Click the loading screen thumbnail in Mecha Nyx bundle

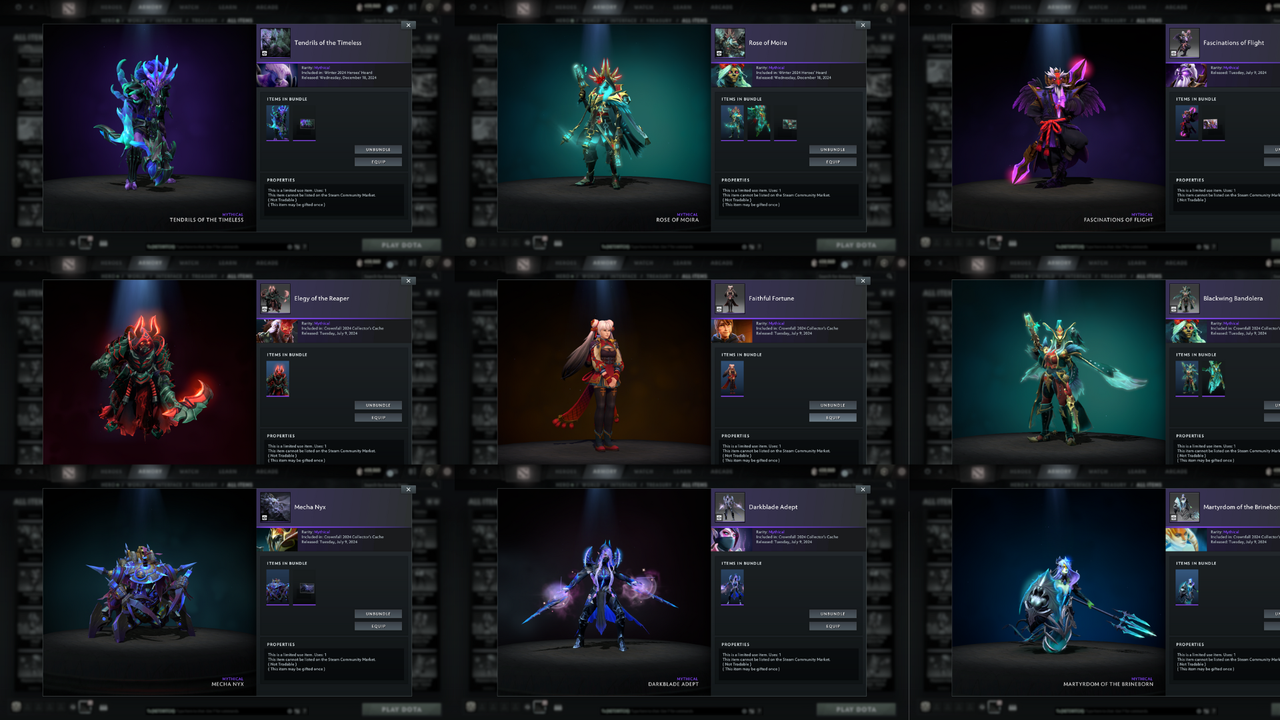coord(303,588)
